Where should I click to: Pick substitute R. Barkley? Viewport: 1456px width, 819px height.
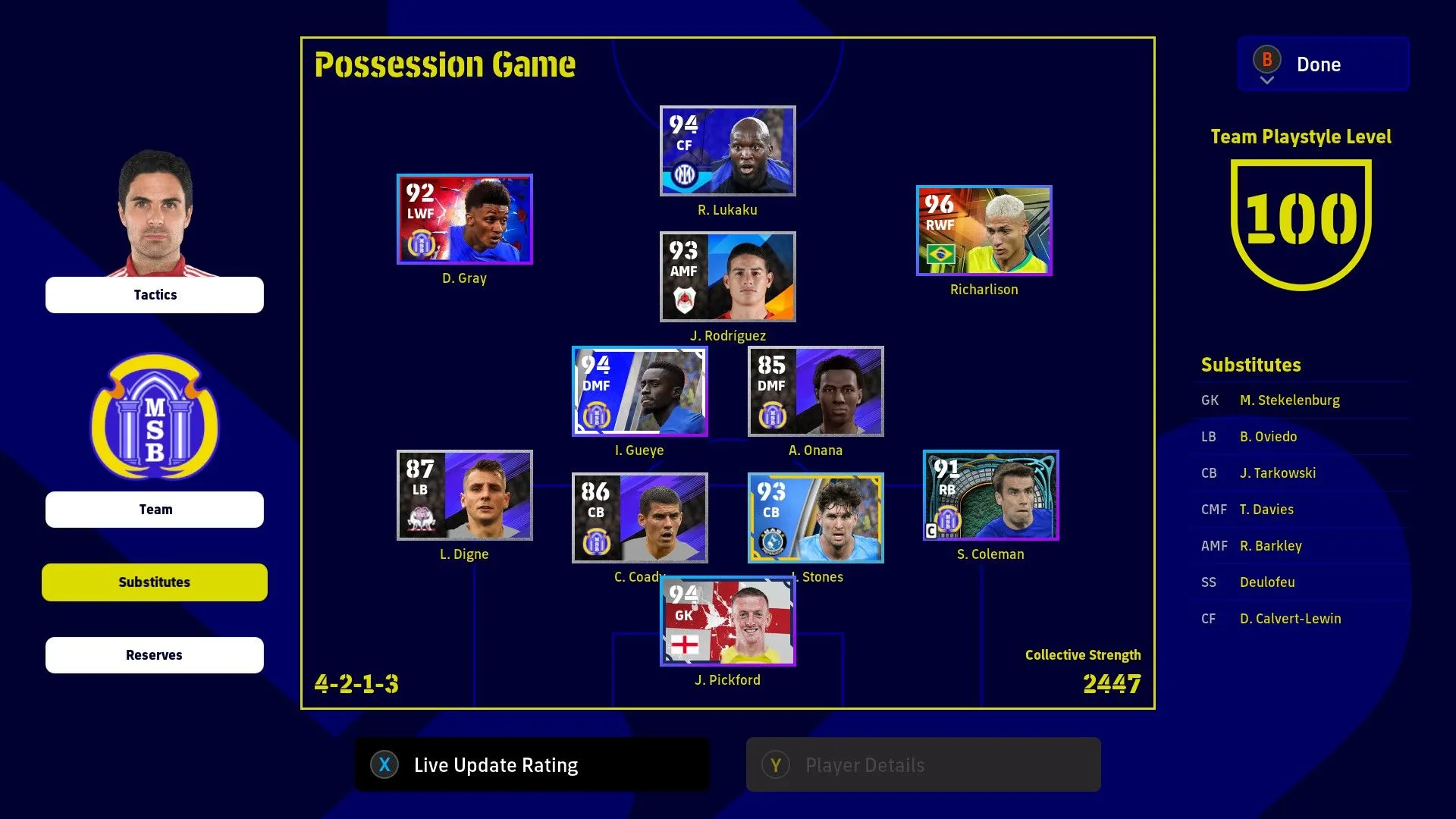(x=1270, y=546)
